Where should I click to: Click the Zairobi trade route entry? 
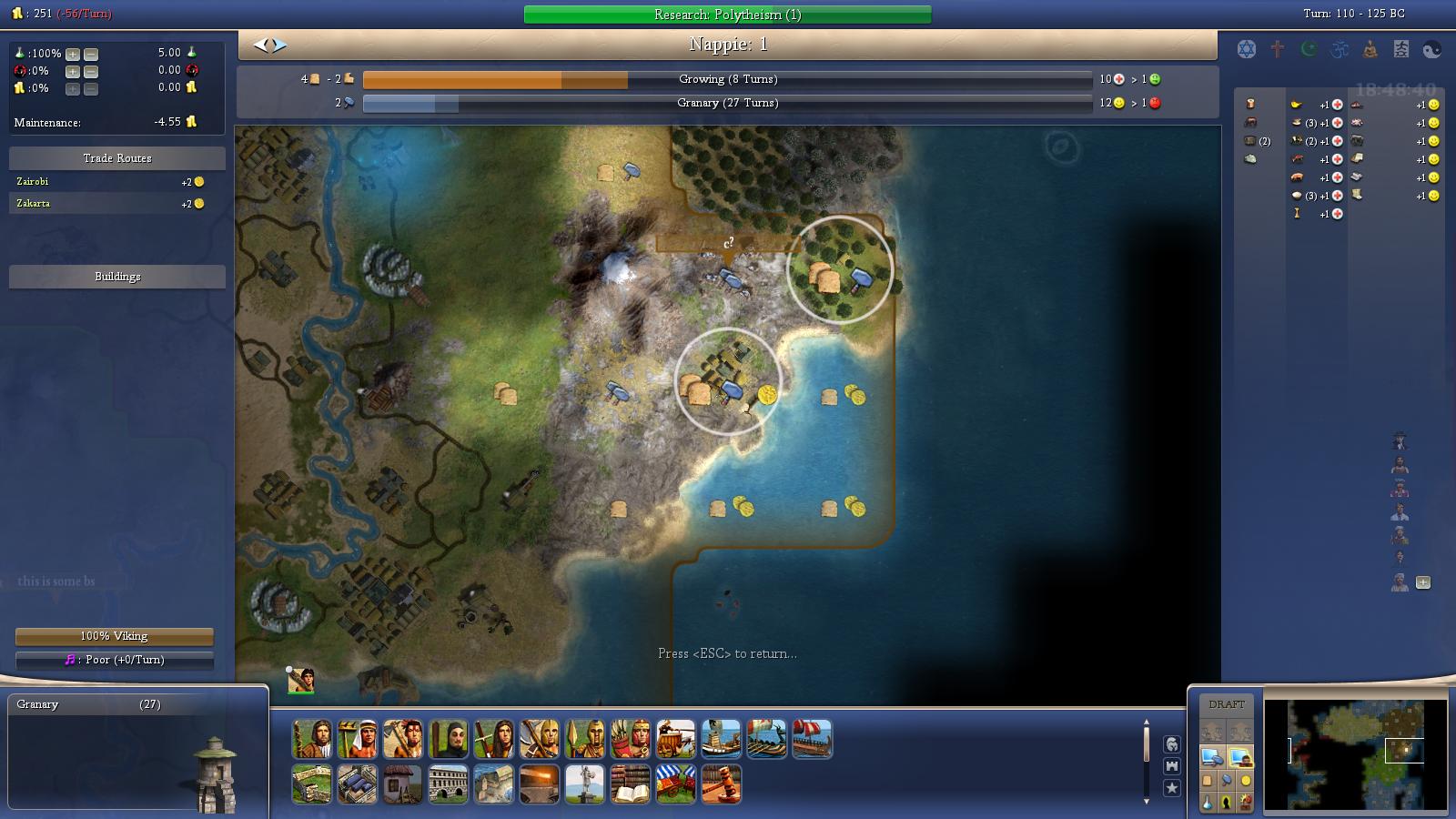pos(116,181)
